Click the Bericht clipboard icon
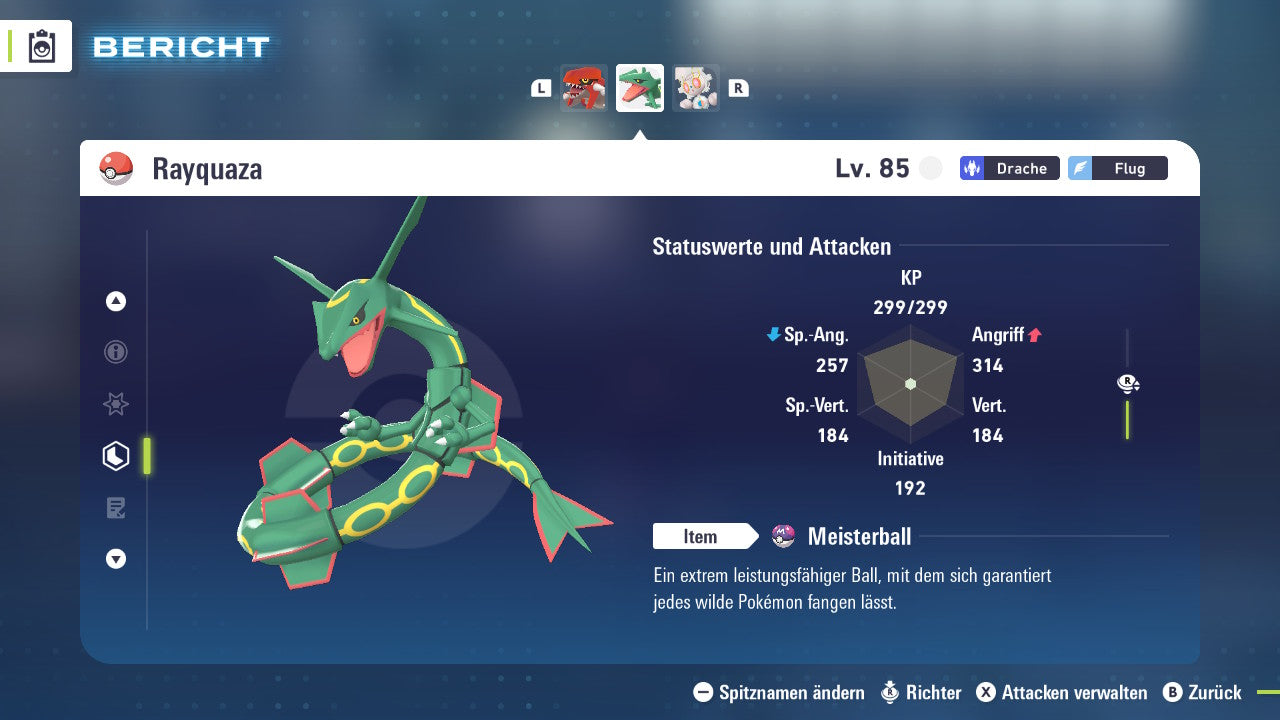This screenshot has height=720, width=1280. click(x=42, y=46)
